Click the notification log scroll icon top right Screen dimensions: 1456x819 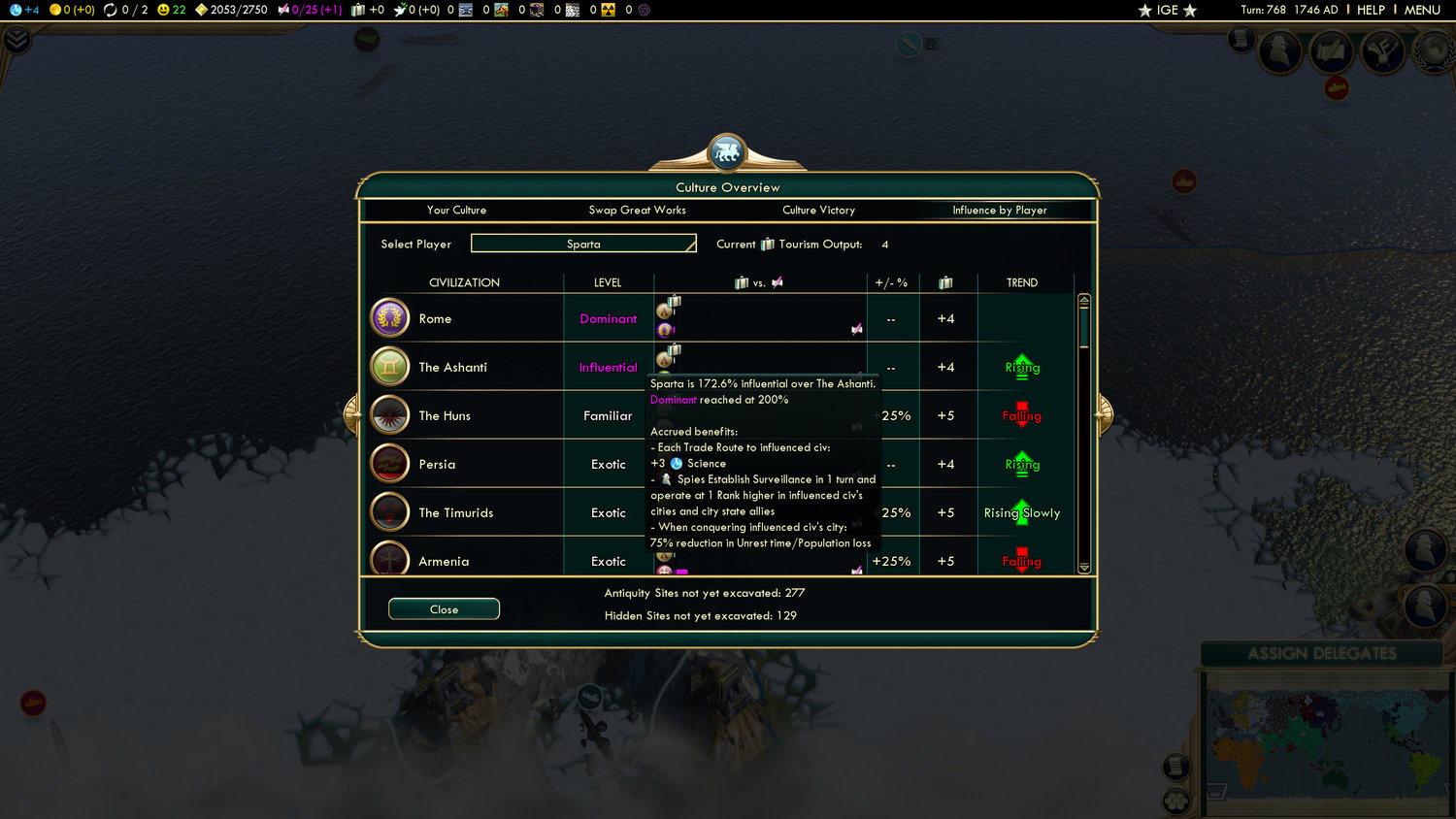[x=1241, y=41]
